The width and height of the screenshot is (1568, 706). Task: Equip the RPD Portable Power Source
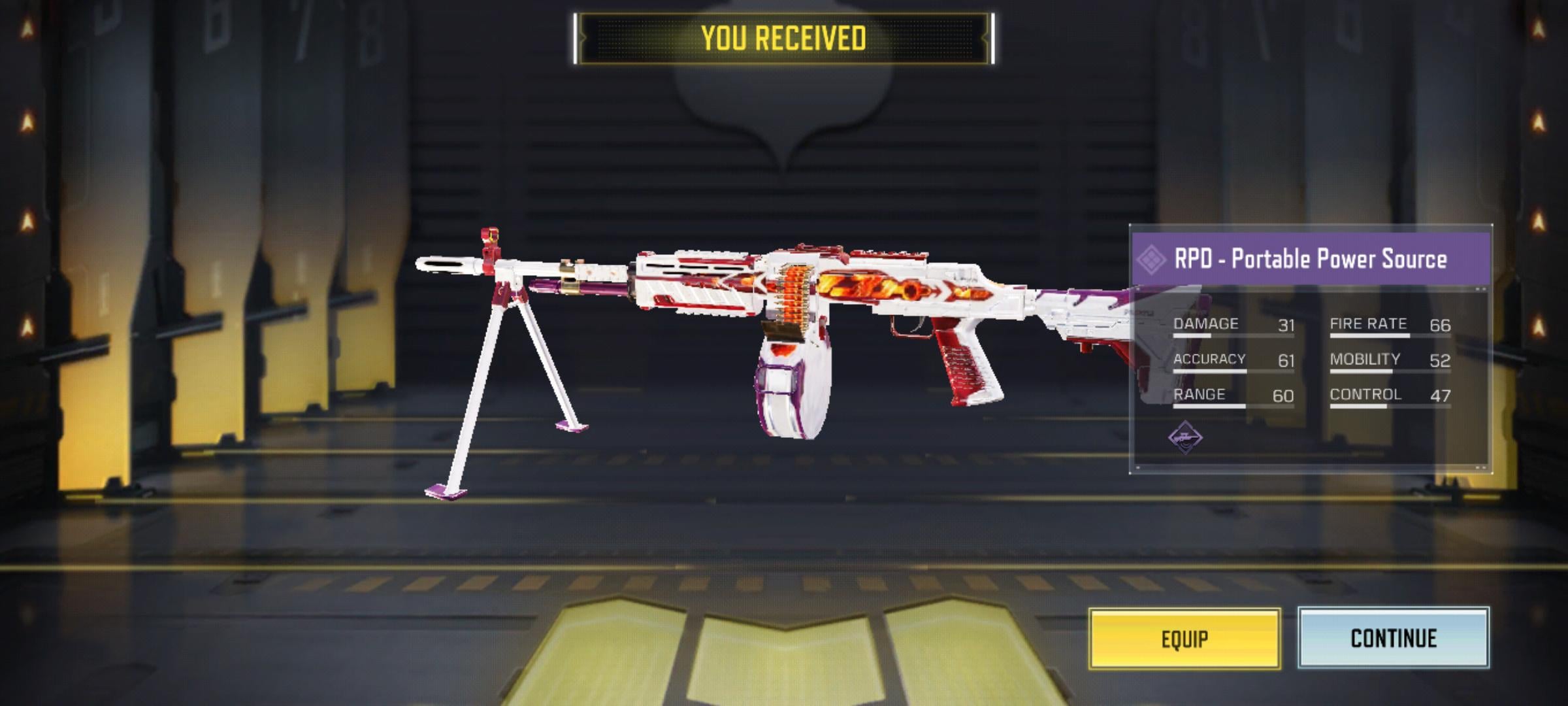[x=1184, y=639]
